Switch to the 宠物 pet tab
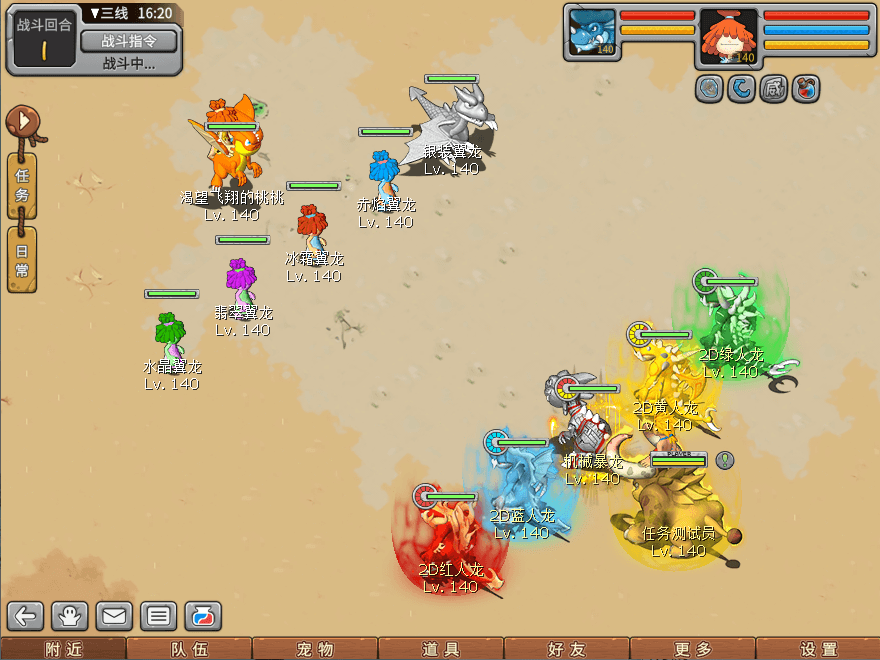The image size is (880, 660). (315, 649)
